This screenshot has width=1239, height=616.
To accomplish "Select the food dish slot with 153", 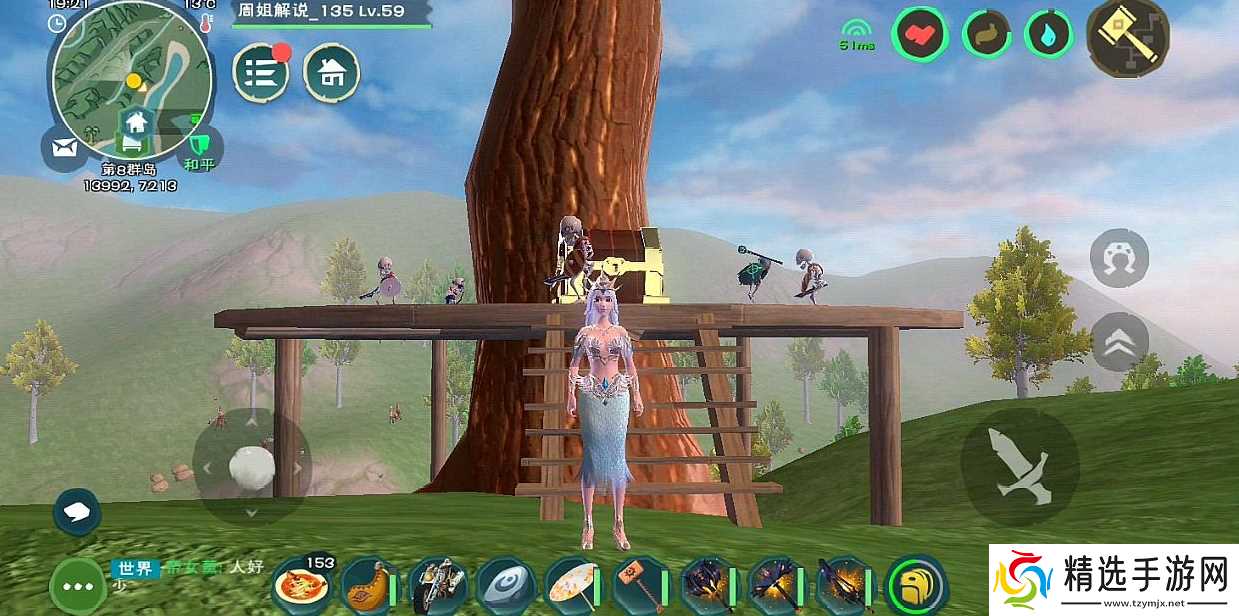I will coord(299,583).
